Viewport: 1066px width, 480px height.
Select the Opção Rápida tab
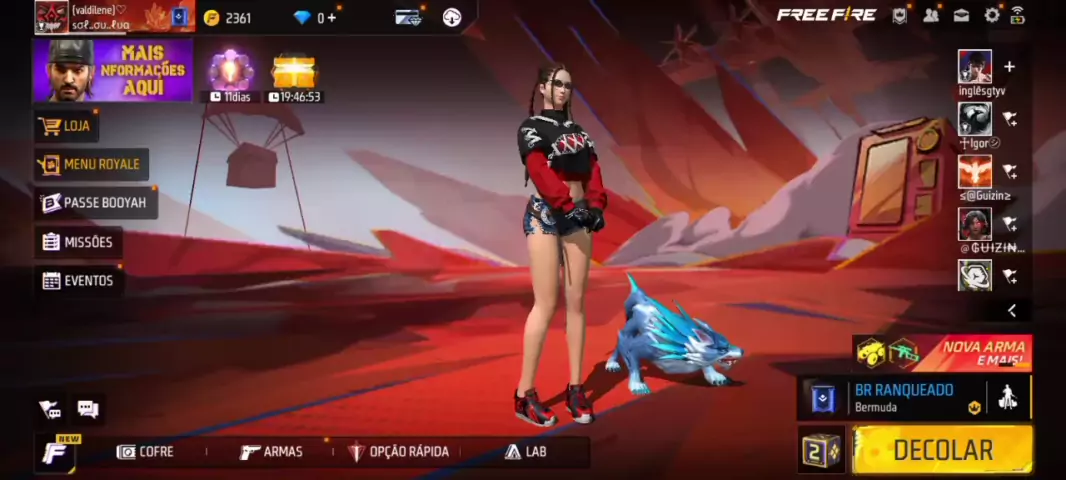point(398,452)
